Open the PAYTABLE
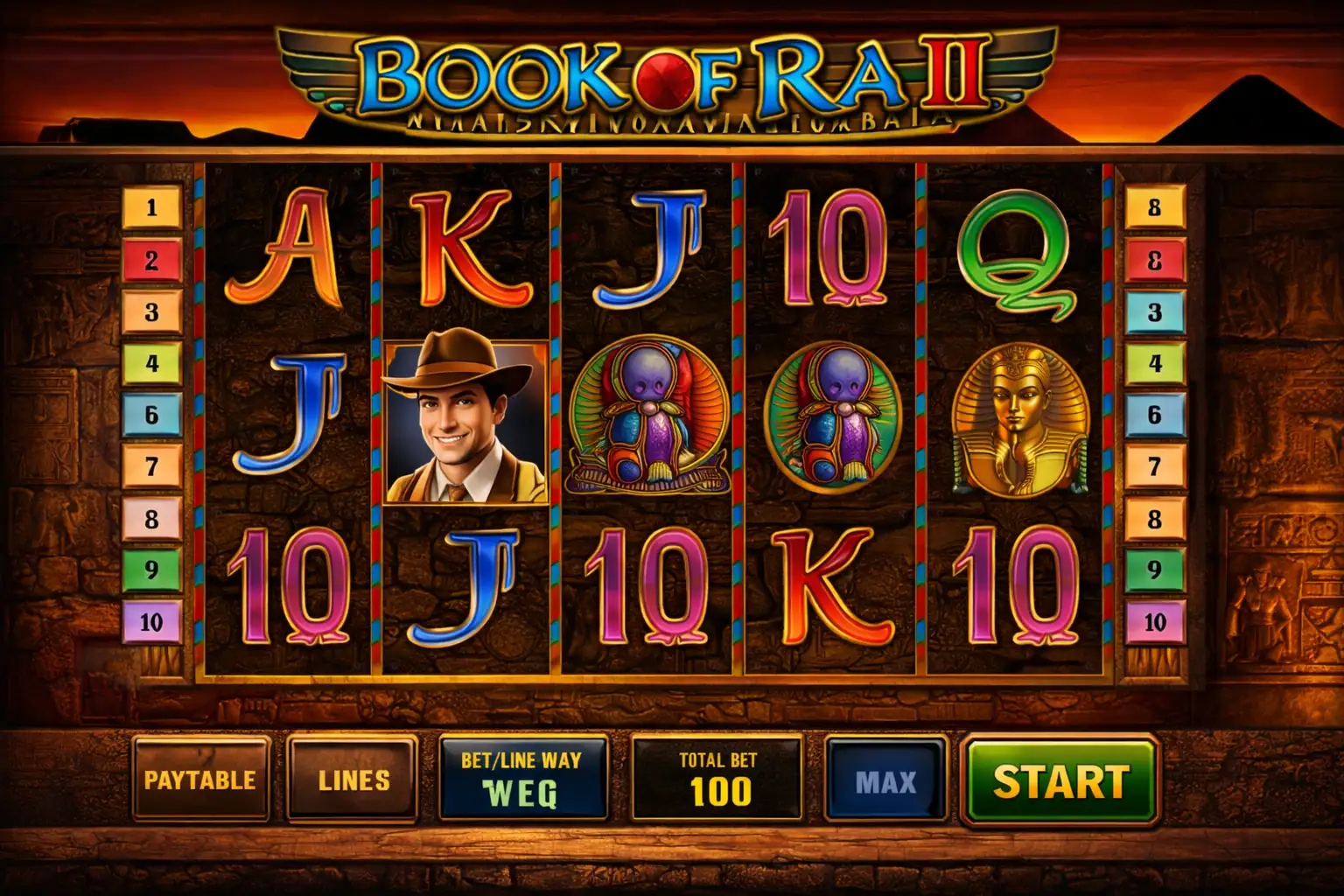This screenshot has height=896, width=1344. pos(200,780)
